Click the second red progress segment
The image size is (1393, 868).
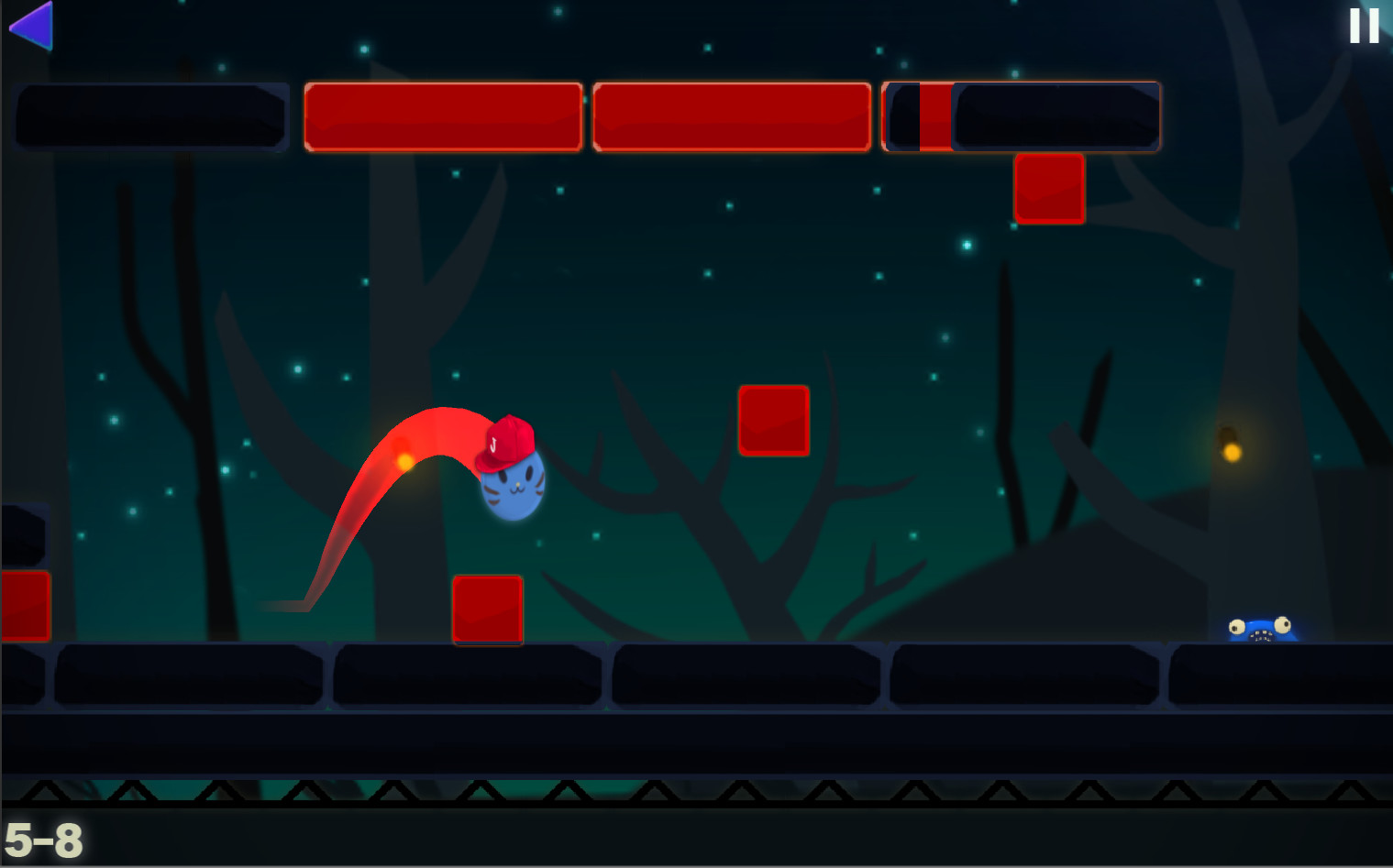pos(443,116)
